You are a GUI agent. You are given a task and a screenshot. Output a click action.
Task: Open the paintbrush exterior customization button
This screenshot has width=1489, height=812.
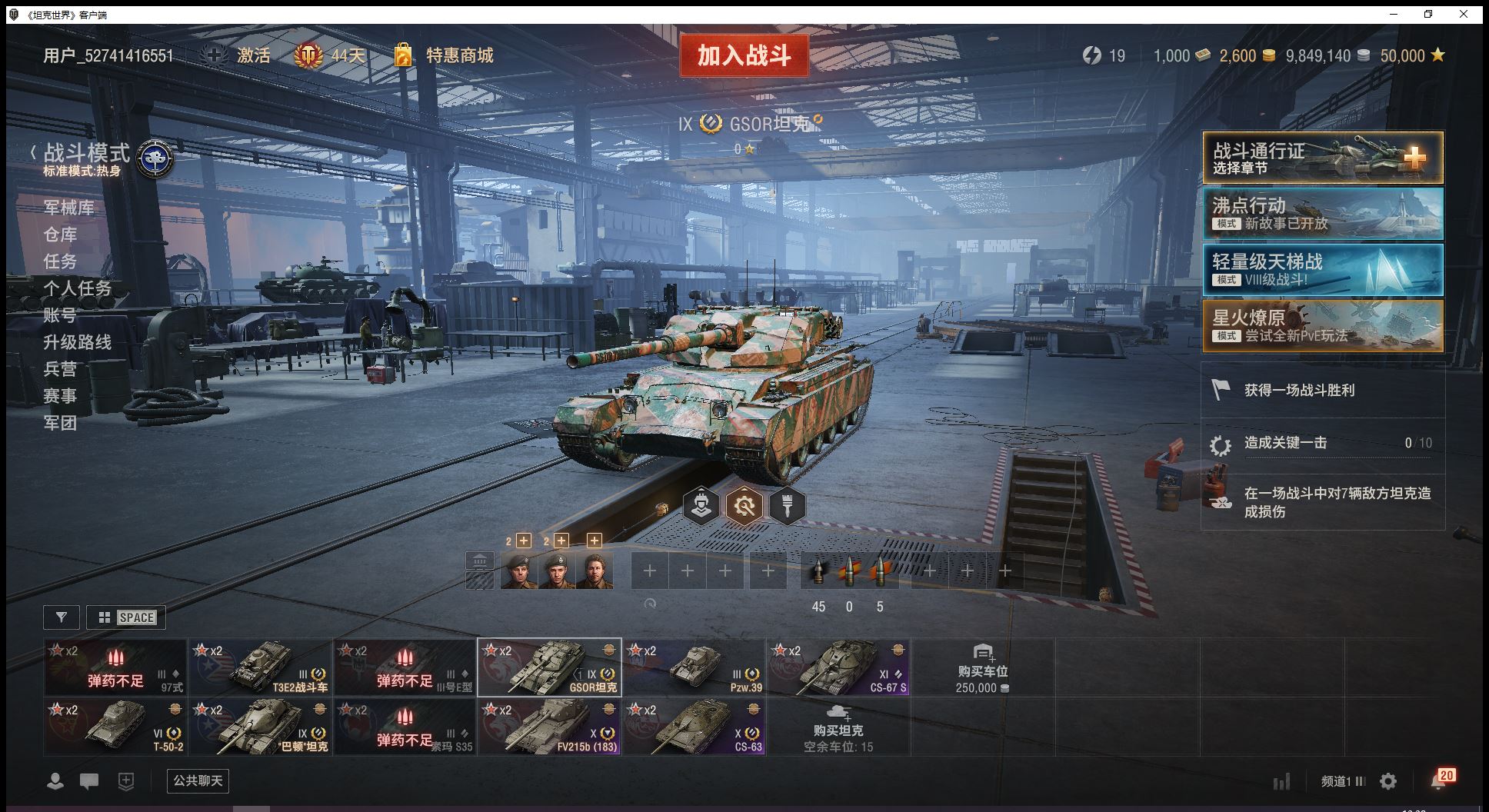coord(787,506)
